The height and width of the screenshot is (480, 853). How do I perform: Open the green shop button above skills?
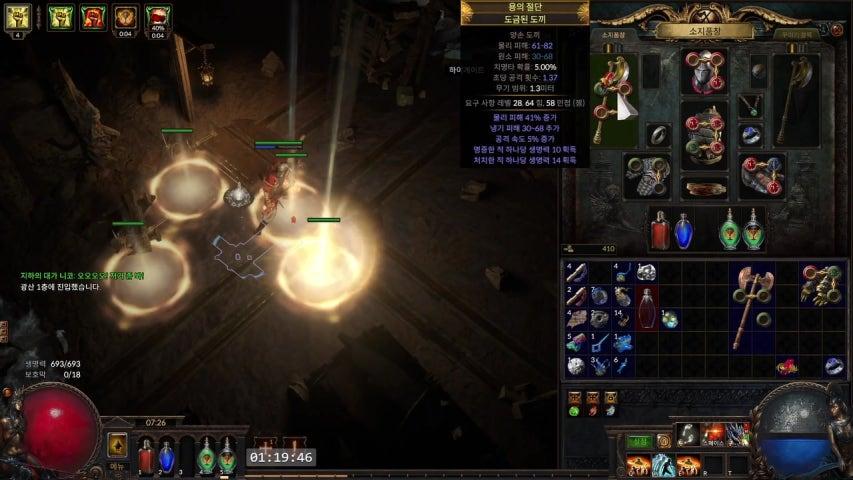click(x=638, y=441)
